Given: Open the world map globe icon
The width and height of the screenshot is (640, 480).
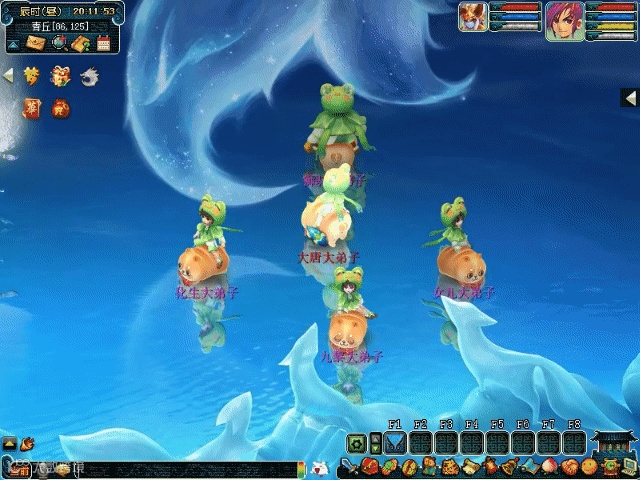Looking at the screenshot, I should click(59, 43).
